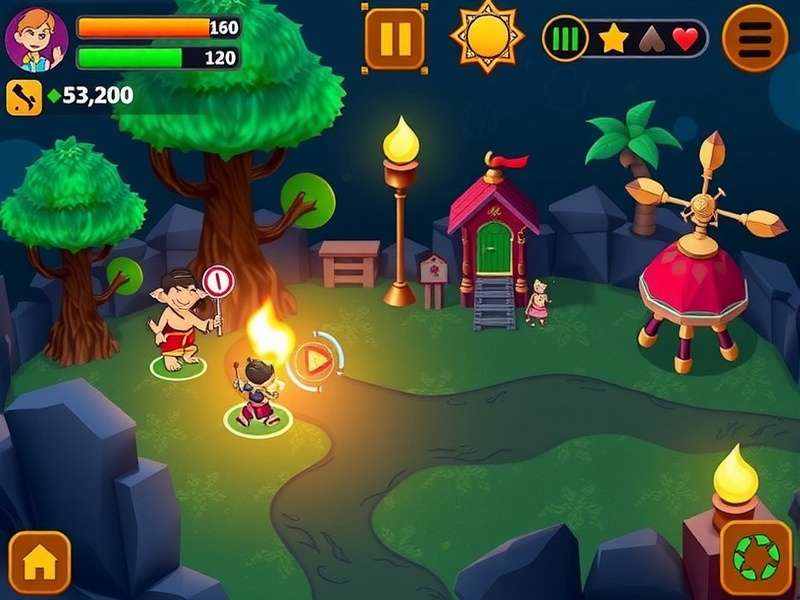Click the sun daytime icon

[487, 36]
